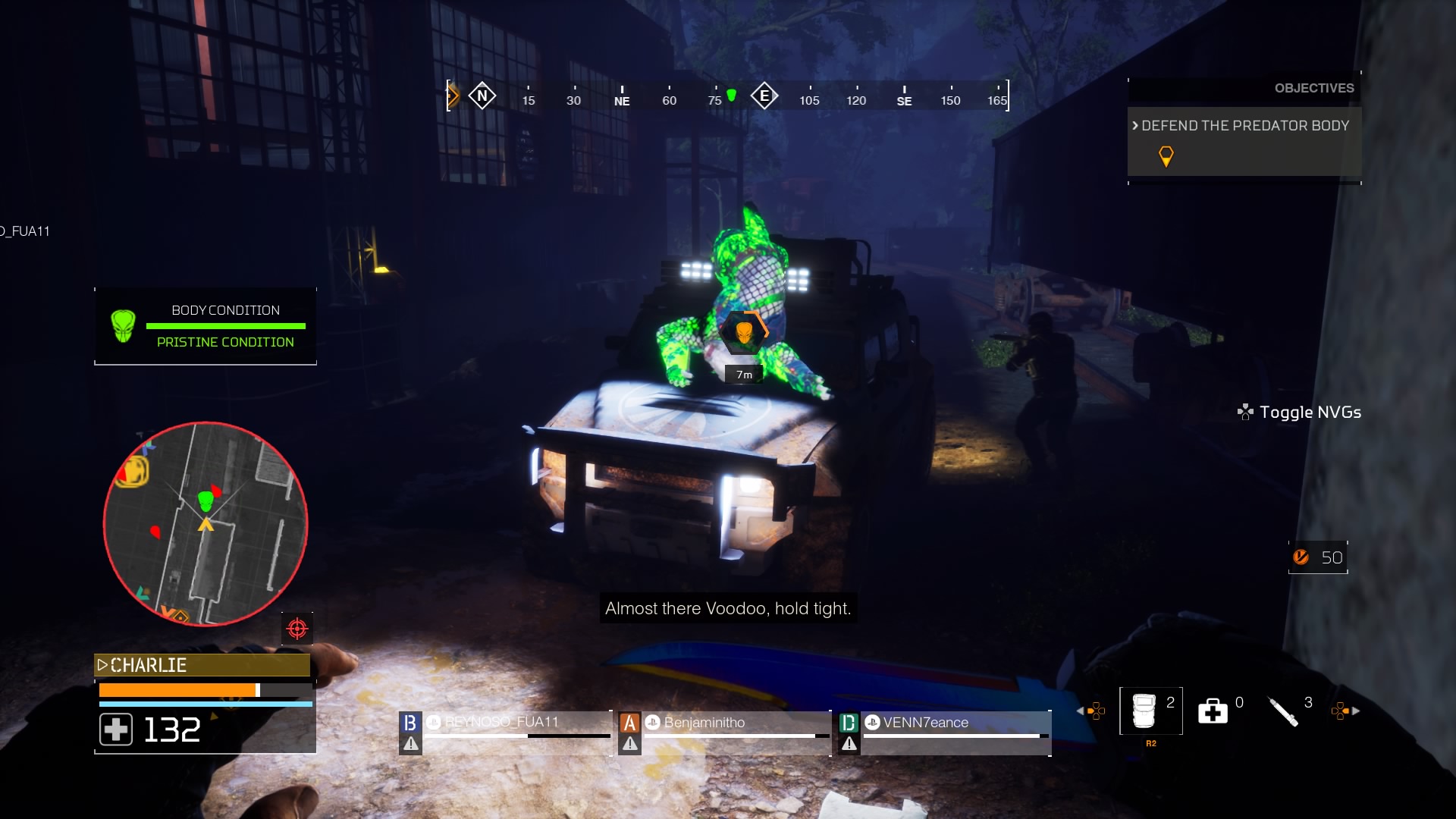Choose the medical kit item slot
Viewport: 1456px width, 819px height.
click(1213, 711)
